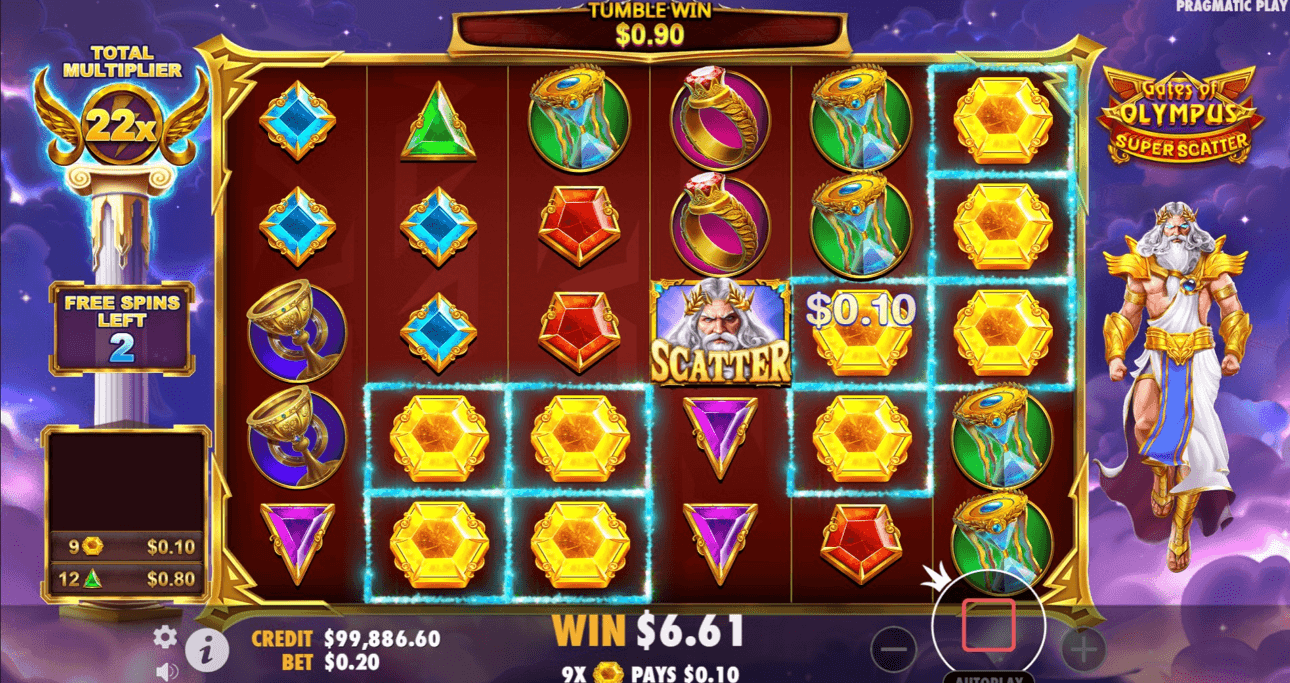Viewport: 1290px width, 683px height.
Task: Increase the bet with the plus button
Action: pyautogui.click(x=1083, y=650)
